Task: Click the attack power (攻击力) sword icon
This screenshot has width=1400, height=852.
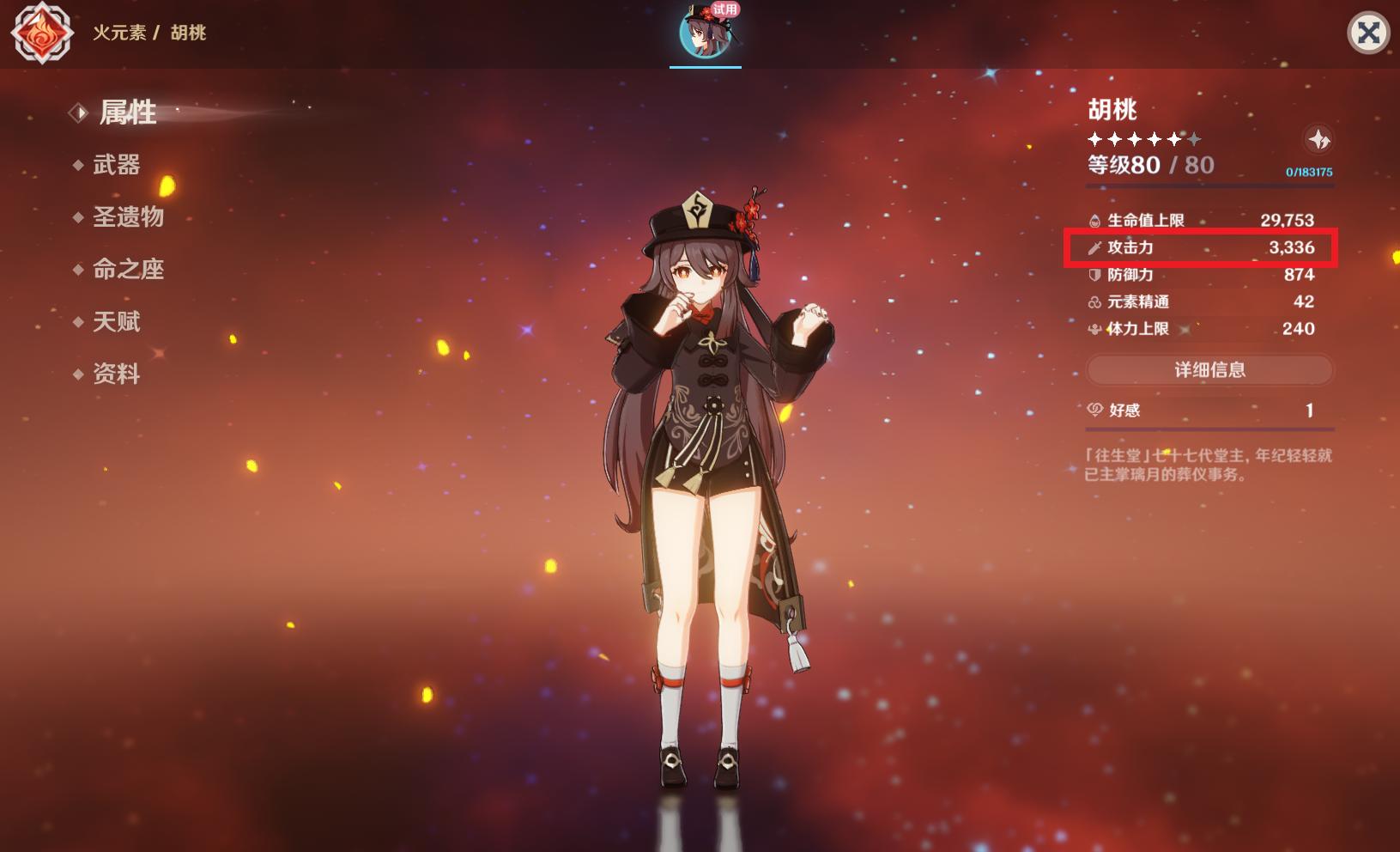Action: click(1095, 247)
